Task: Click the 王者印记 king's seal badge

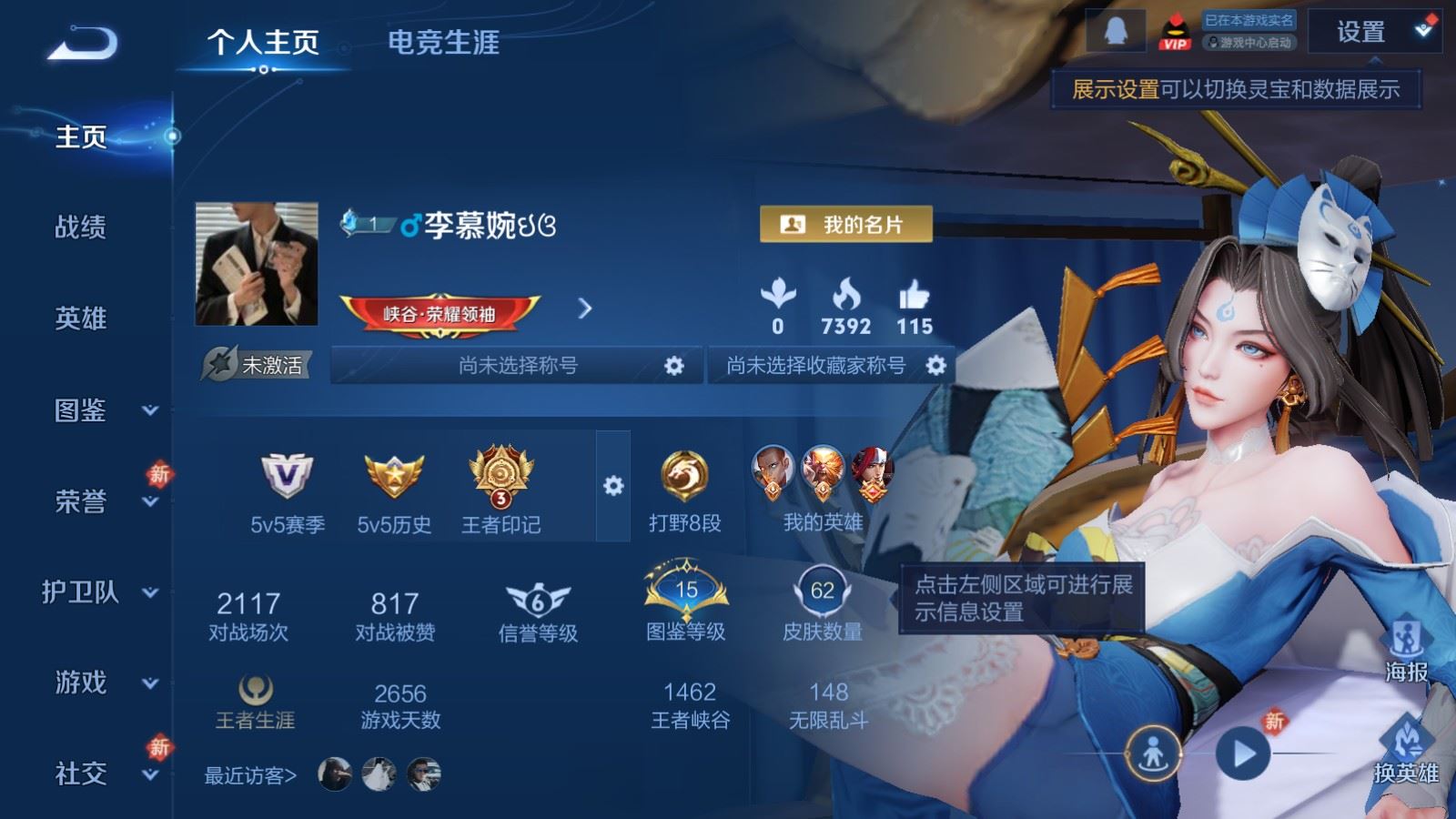Action: click(x=501, y=473)
